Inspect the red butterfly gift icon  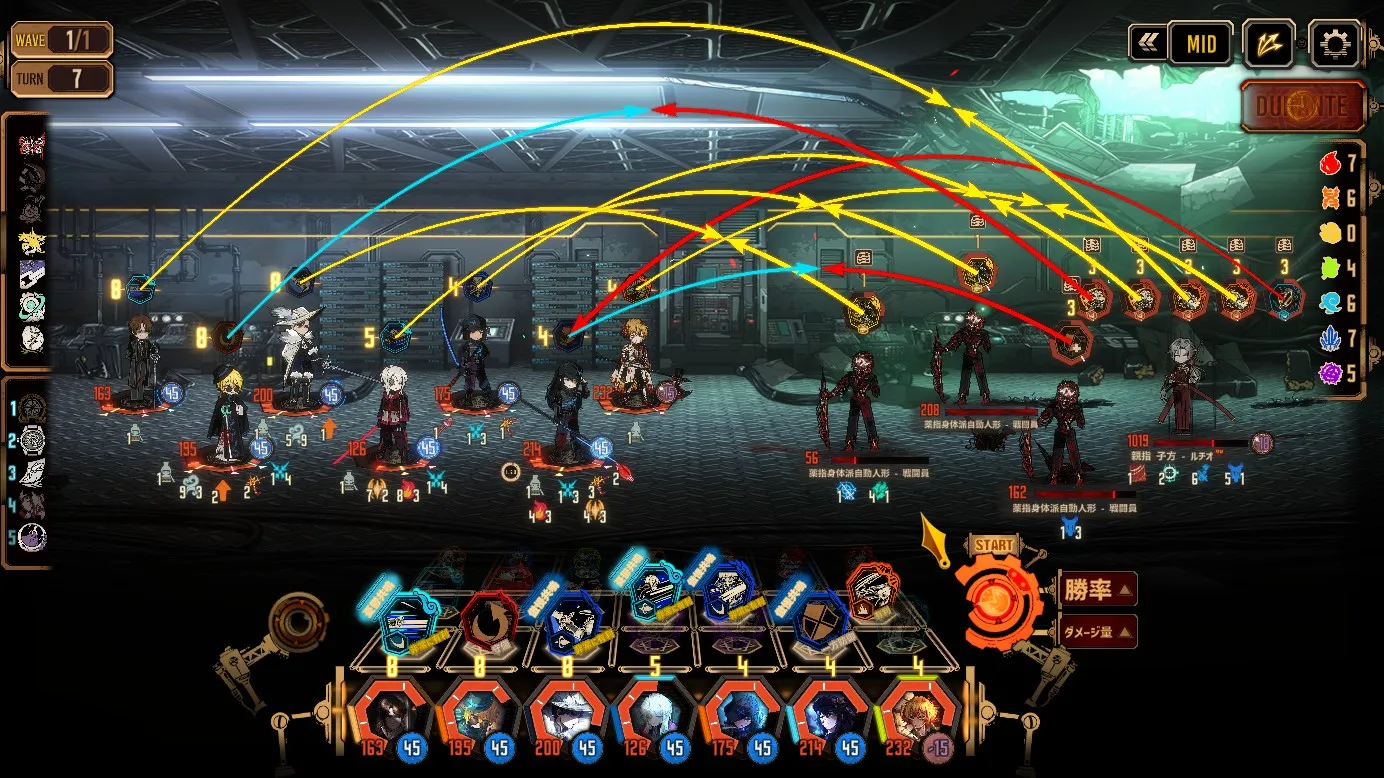tap(32, 147)
